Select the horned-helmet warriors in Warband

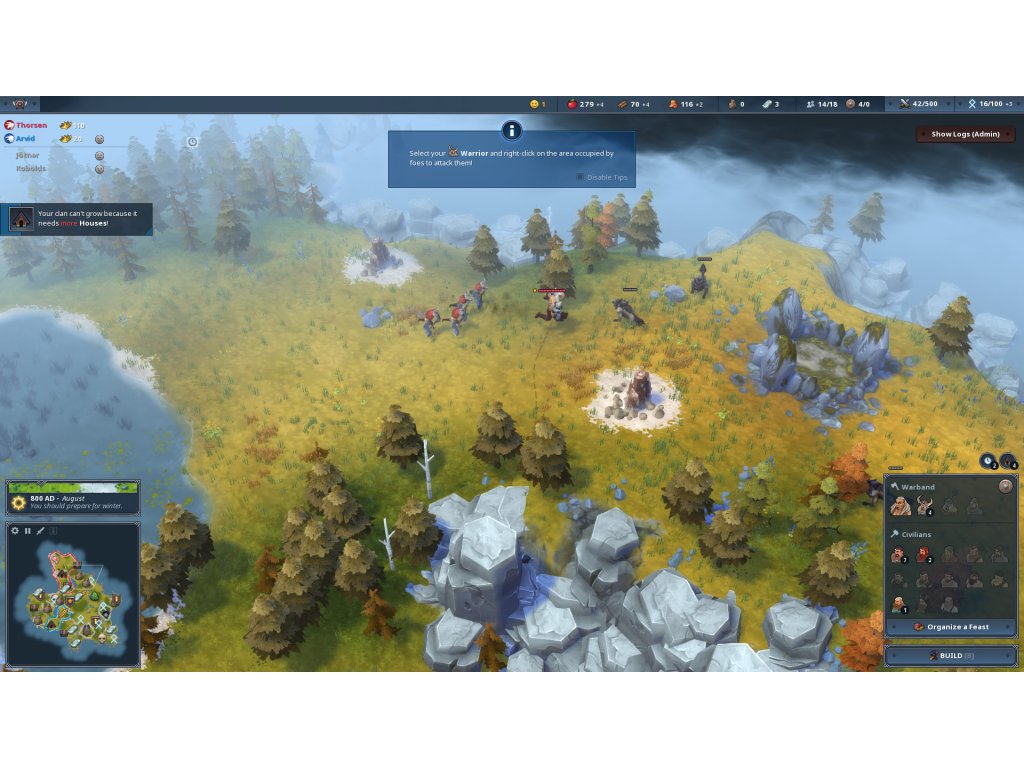(924, 507)
